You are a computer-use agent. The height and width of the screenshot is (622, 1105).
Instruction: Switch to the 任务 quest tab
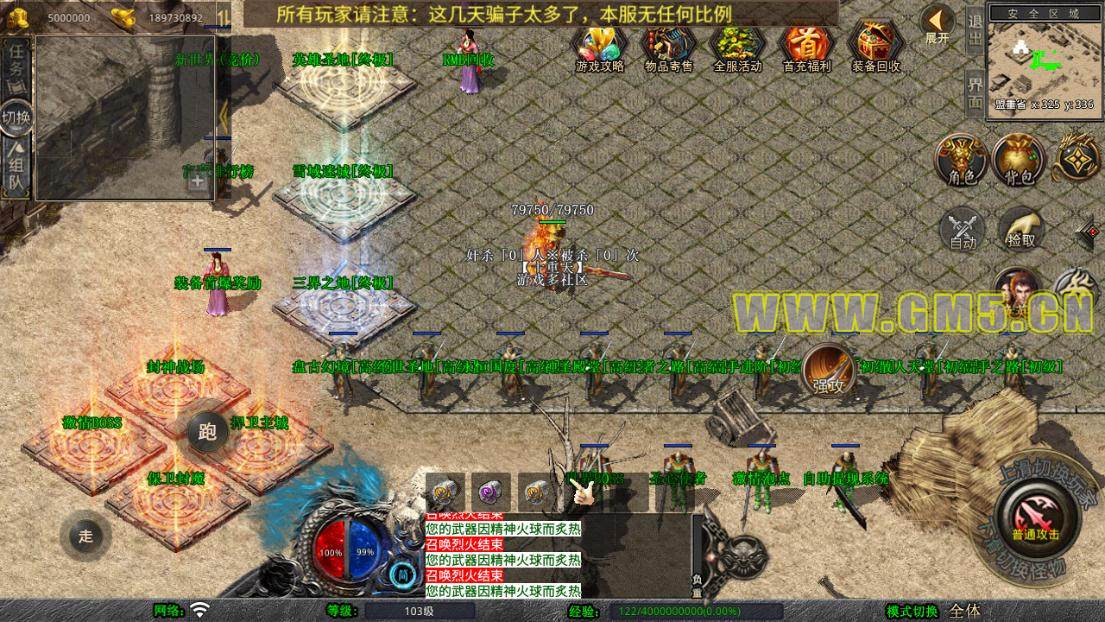click(17, 66)
